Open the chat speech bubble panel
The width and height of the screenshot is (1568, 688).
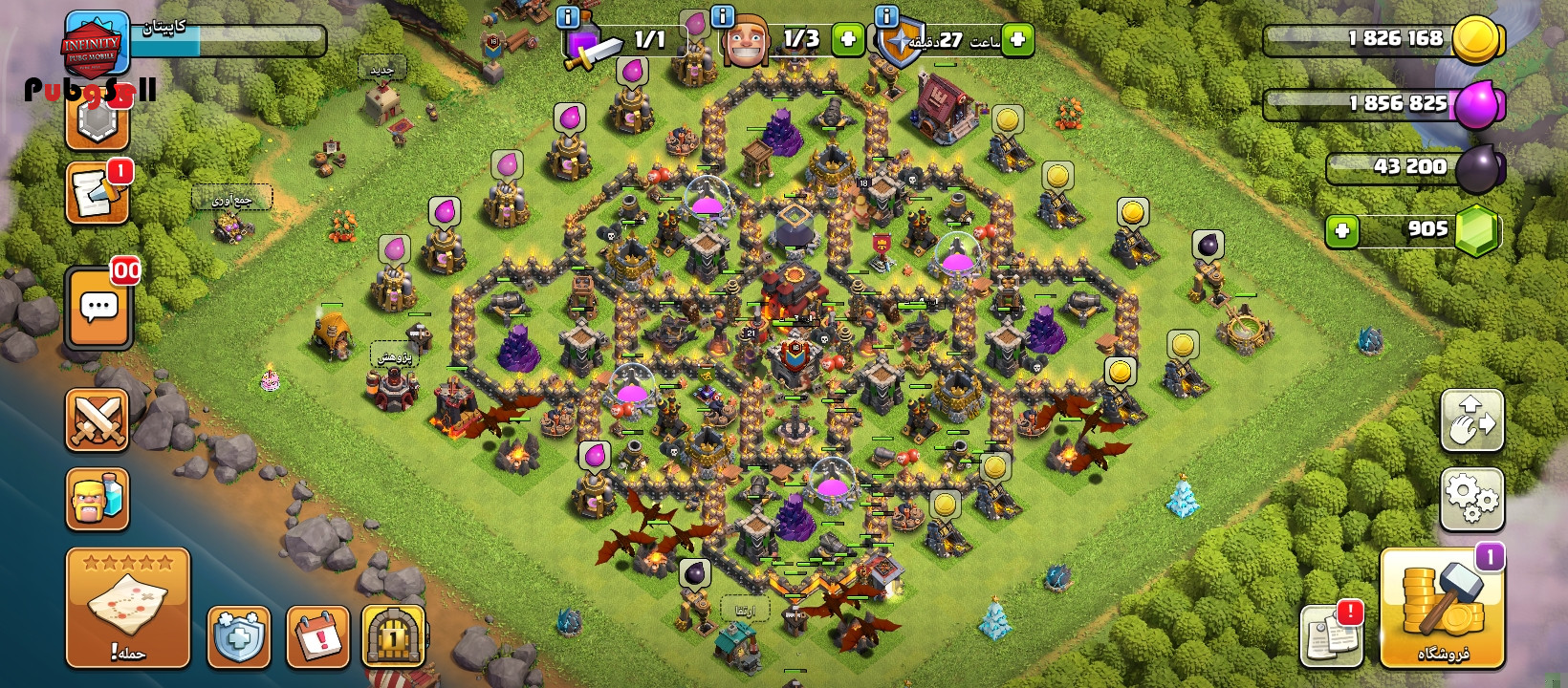pos(98,308)
